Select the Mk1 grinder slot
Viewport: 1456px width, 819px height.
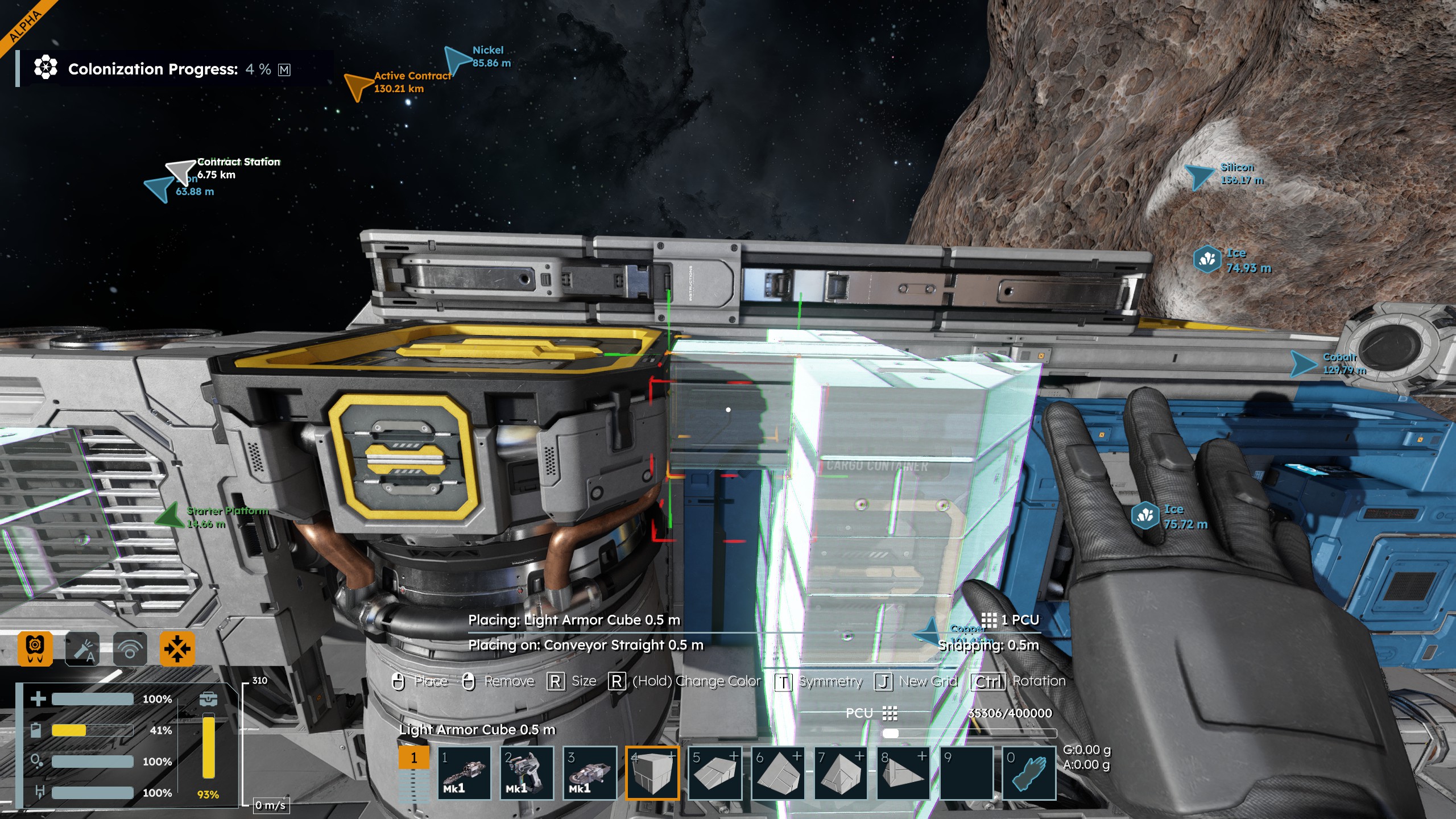[x=590, y=773]
